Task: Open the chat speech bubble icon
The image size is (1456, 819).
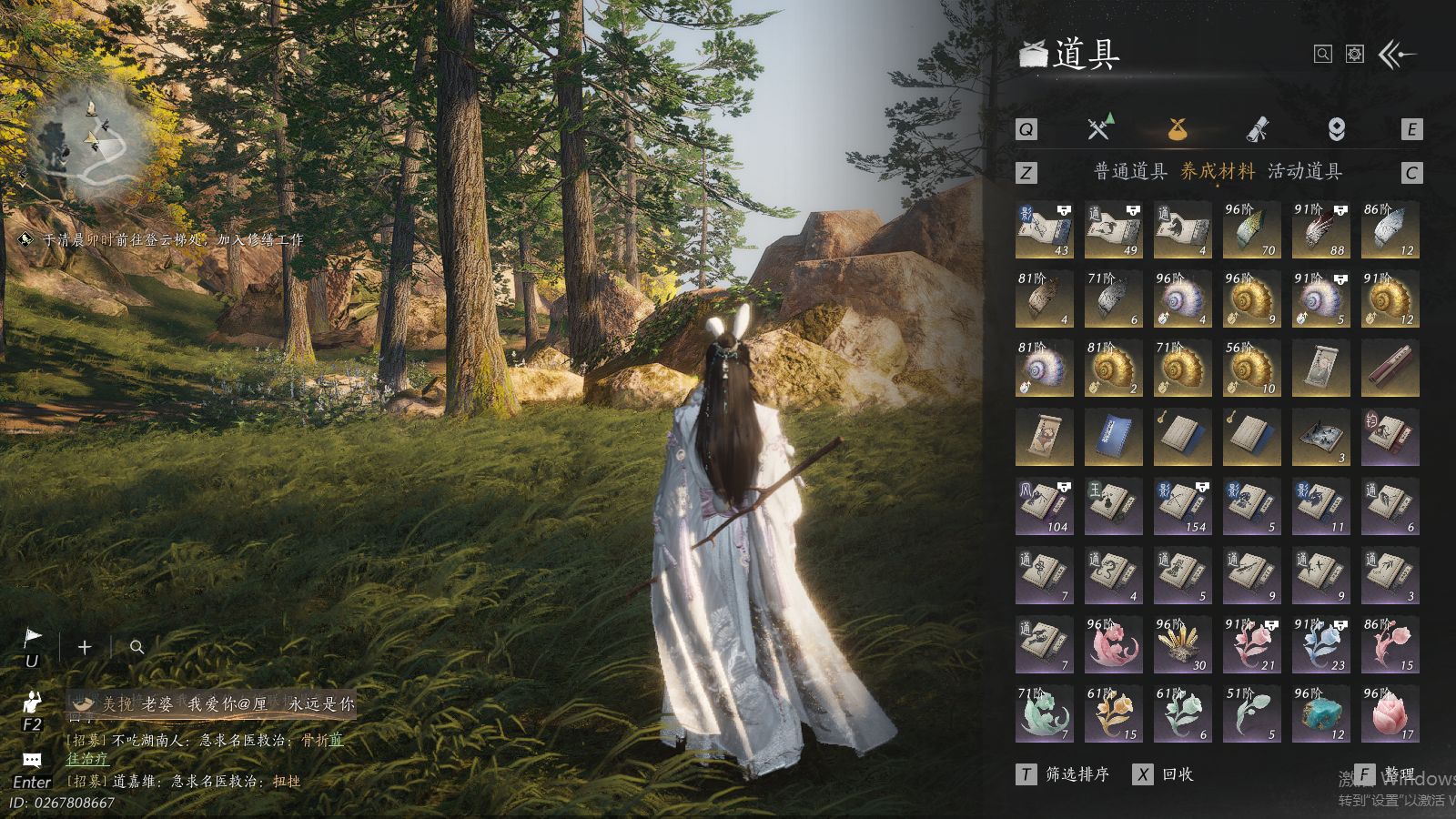Action: (32, 760)
